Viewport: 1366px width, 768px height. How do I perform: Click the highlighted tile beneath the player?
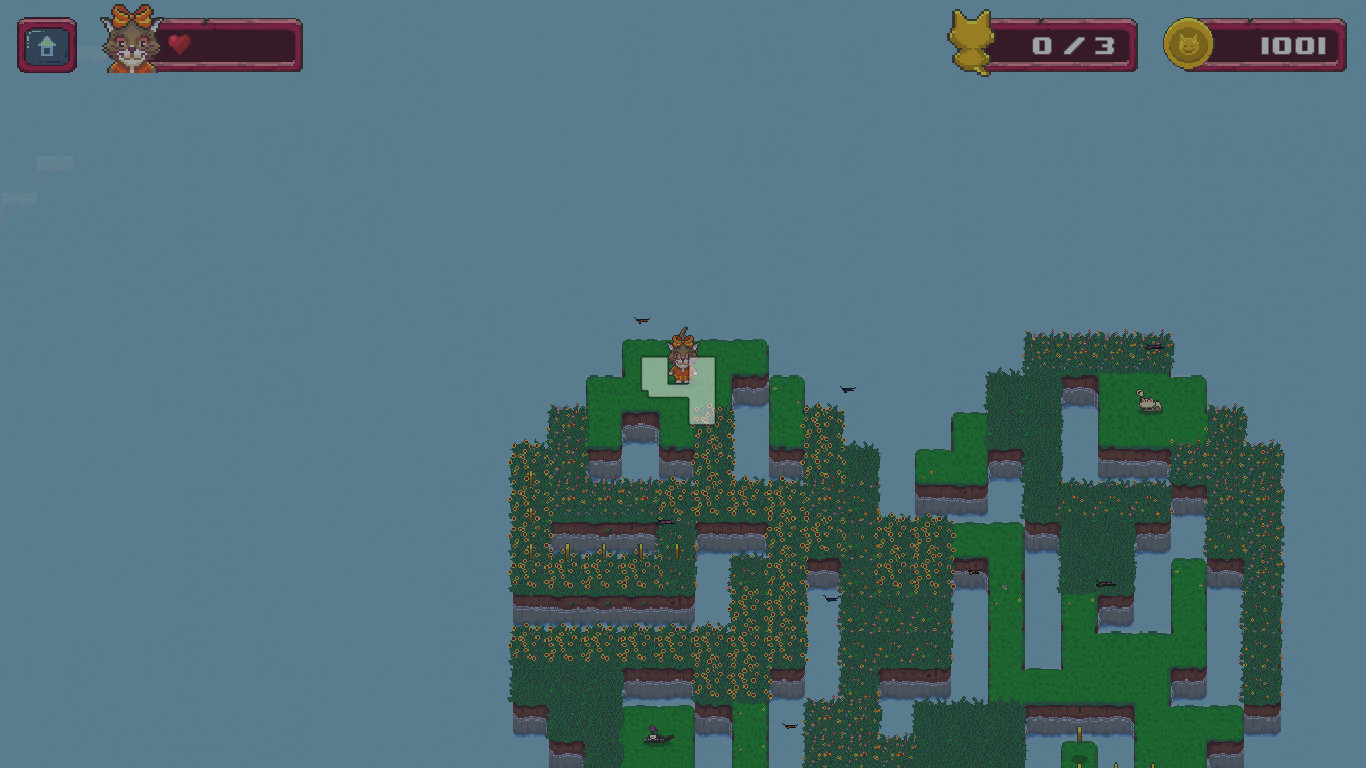coord(680,390)
